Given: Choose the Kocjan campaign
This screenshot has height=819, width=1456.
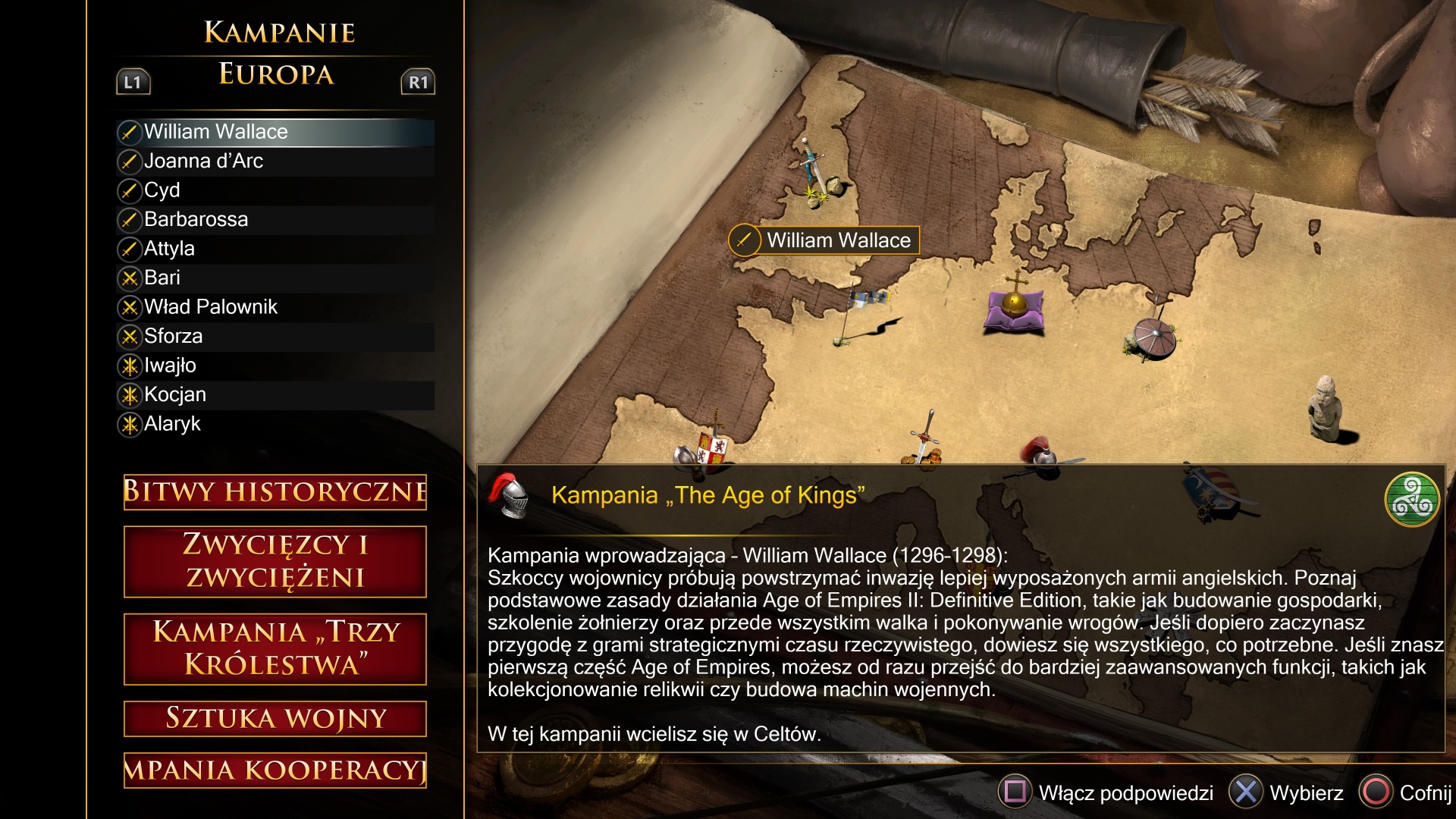Looking at the screenshot, I should pos(175,394).
